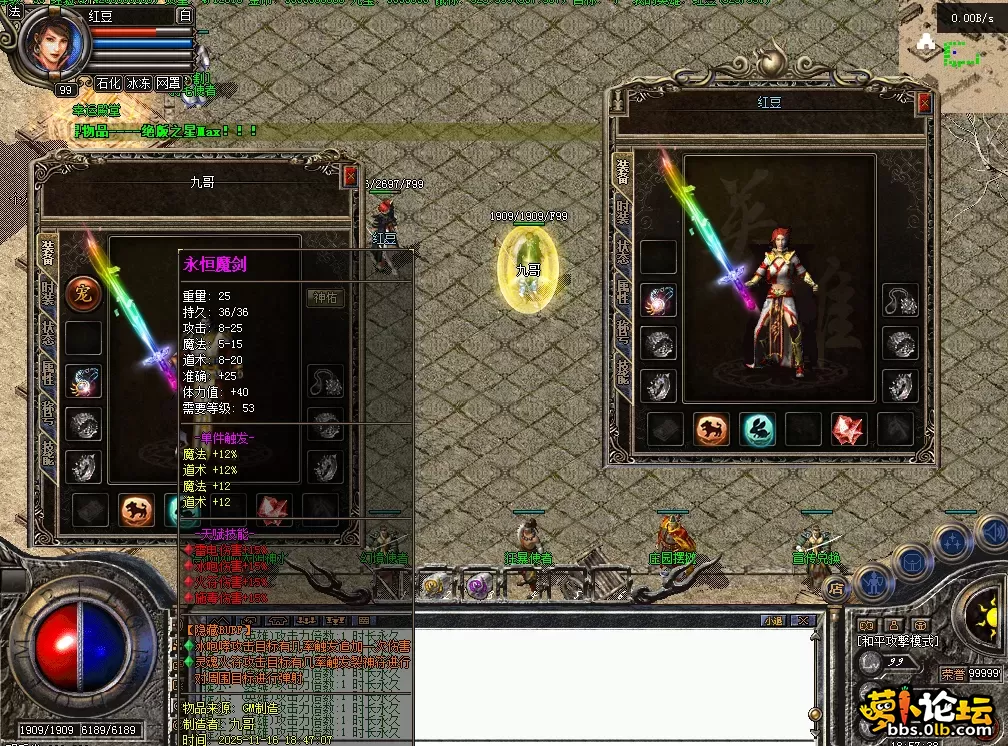
Task: Open the 状态 tab in 红豆's panel
Action: click(x=622, y=251)
